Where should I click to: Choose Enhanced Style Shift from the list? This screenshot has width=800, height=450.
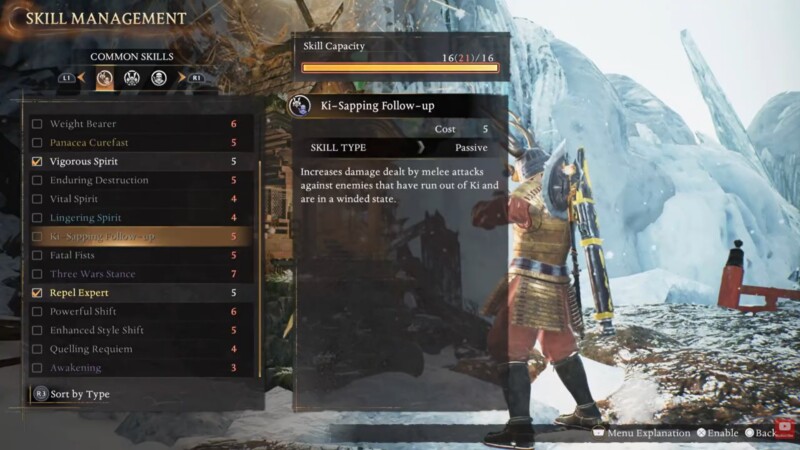[x=97, y=330]
